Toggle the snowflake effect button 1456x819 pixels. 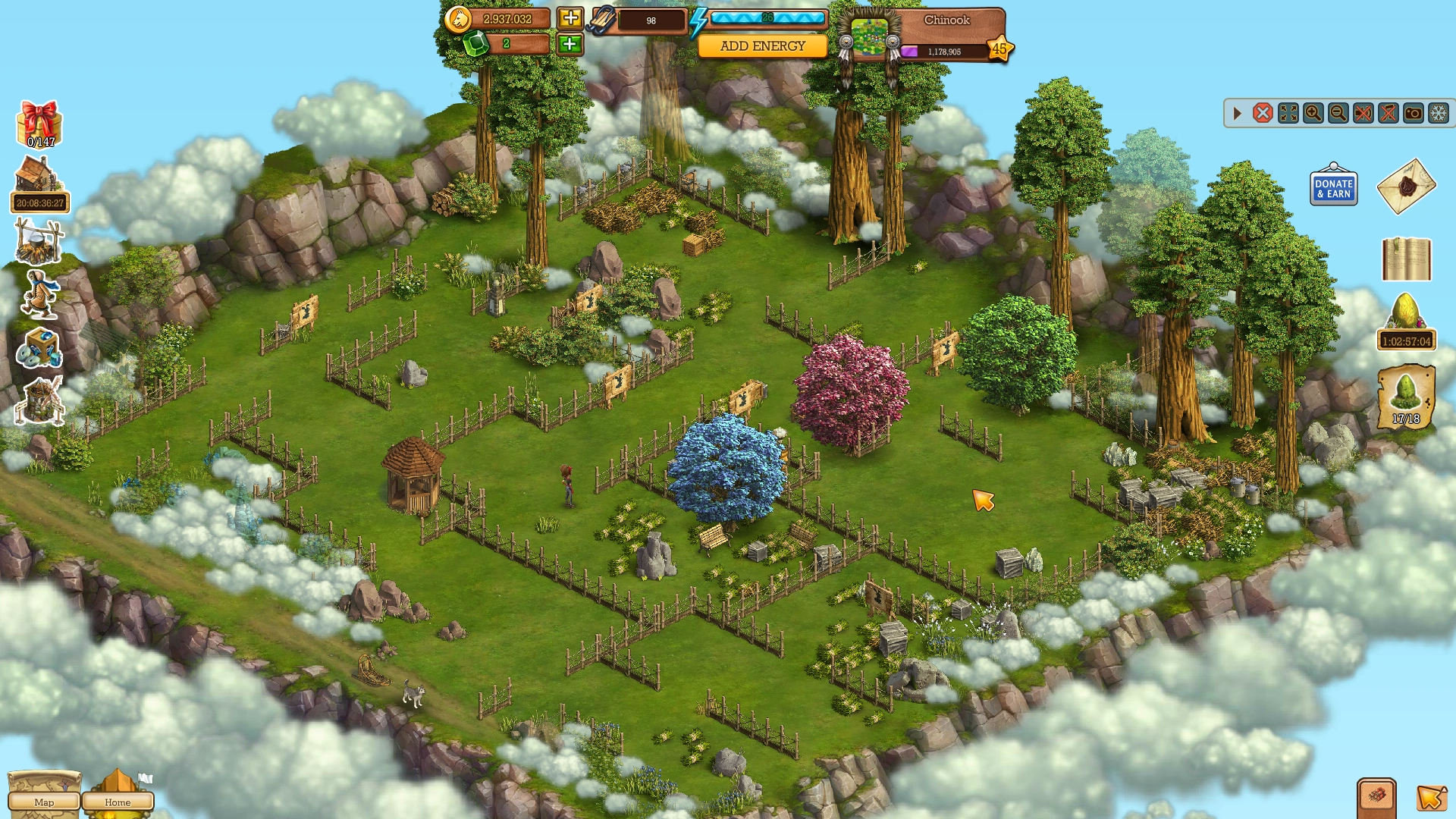[x=1439, y=114]
